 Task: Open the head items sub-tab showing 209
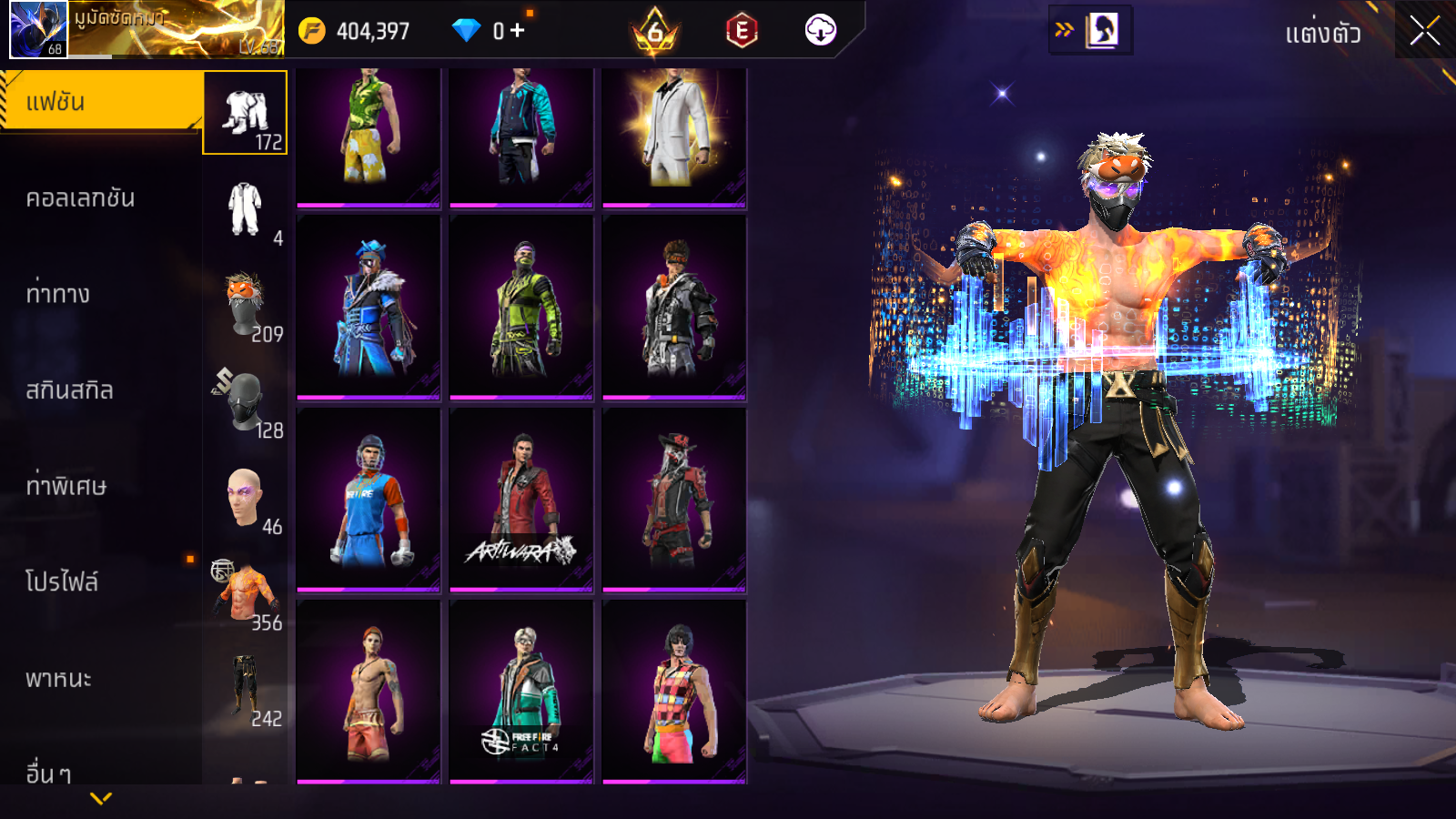[246, 306]
